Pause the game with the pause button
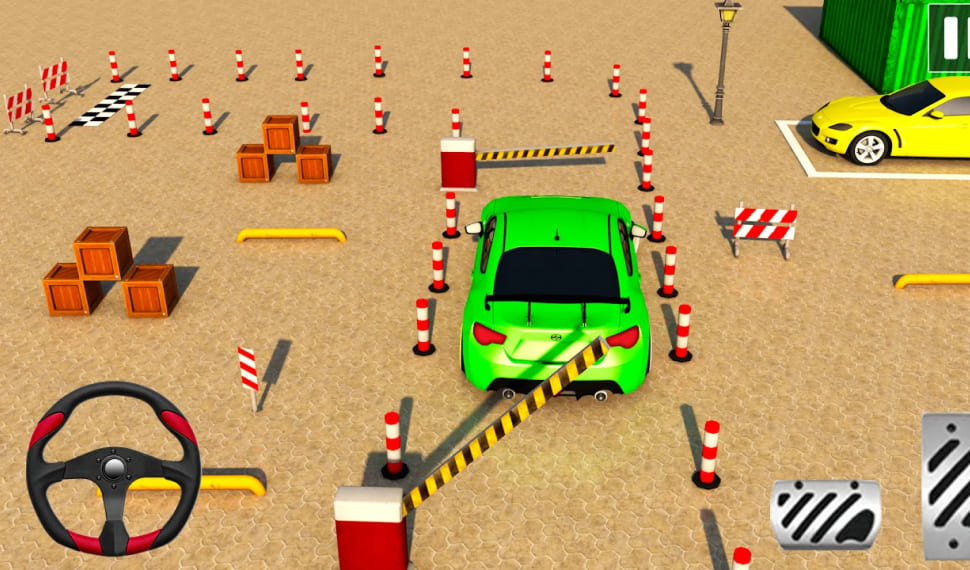Screen dimensions: 970x570 pyautogui.click(x=949, y=38)
